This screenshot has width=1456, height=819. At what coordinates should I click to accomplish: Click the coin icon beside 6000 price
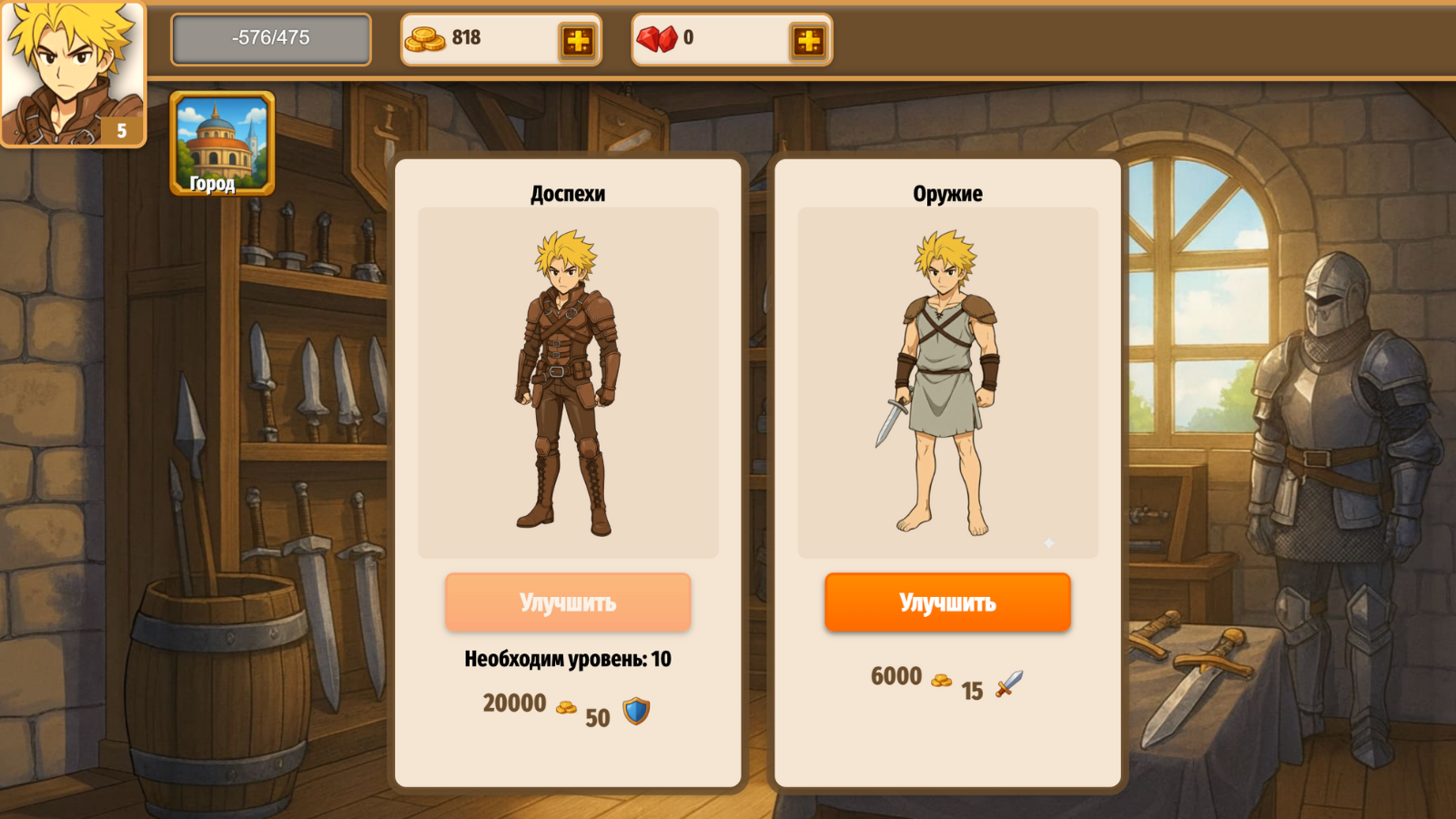point(942,679)
